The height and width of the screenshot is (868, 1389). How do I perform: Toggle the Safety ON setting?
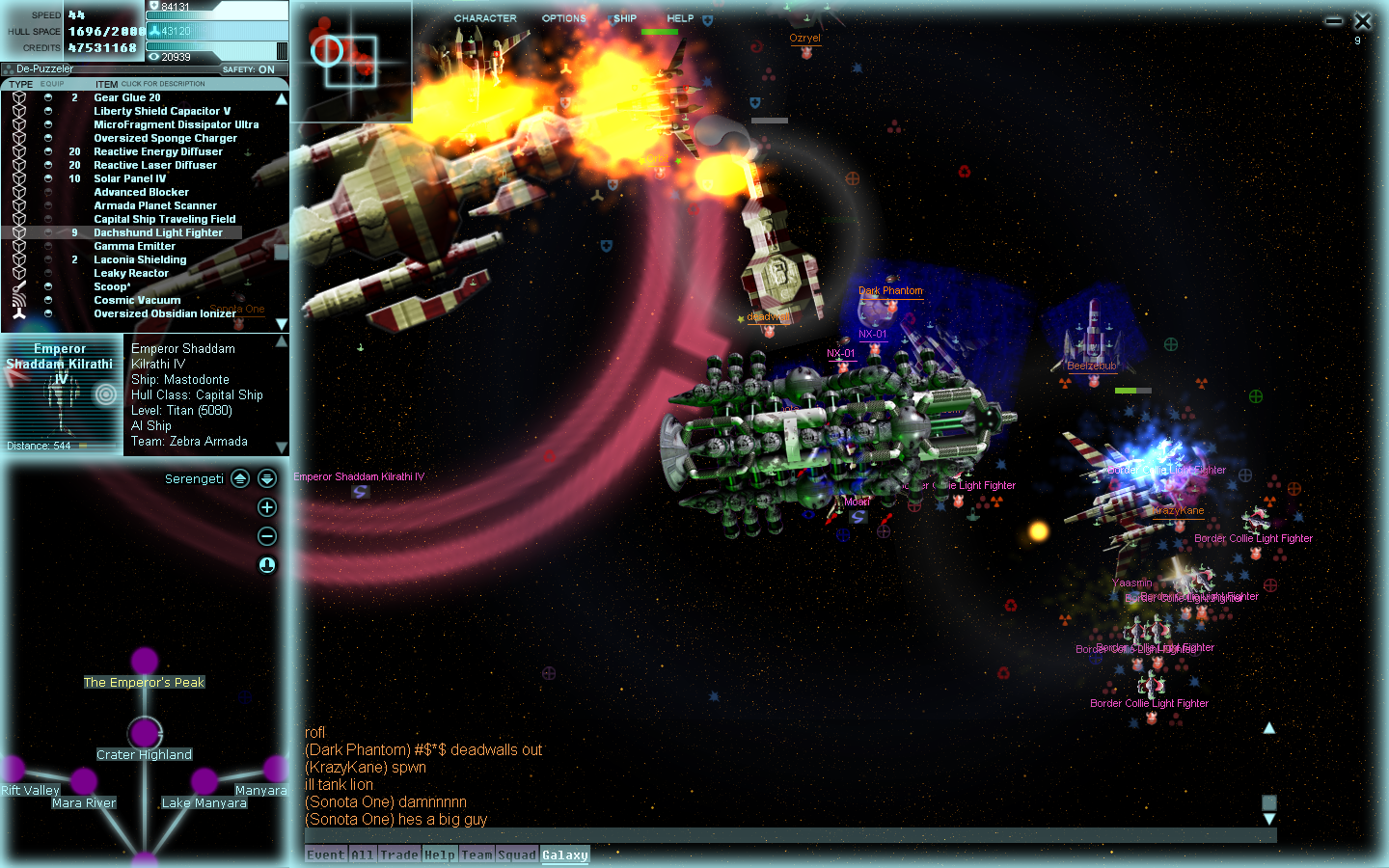(249, 69)
